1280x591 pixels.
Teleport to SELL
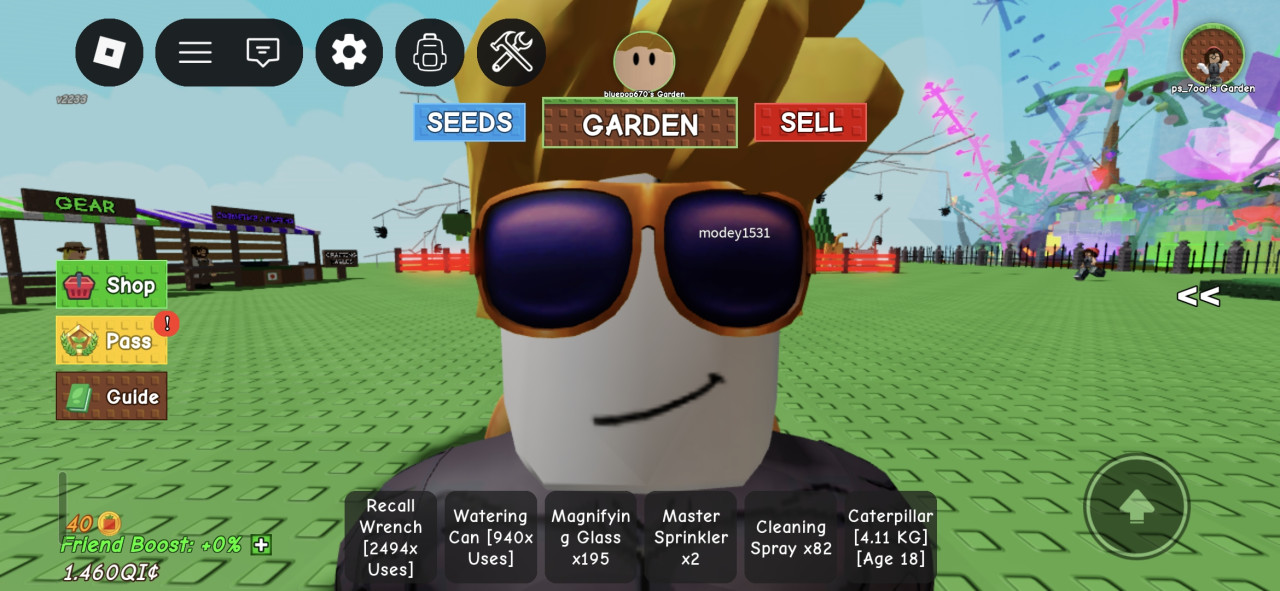click(x=810, y=122)
